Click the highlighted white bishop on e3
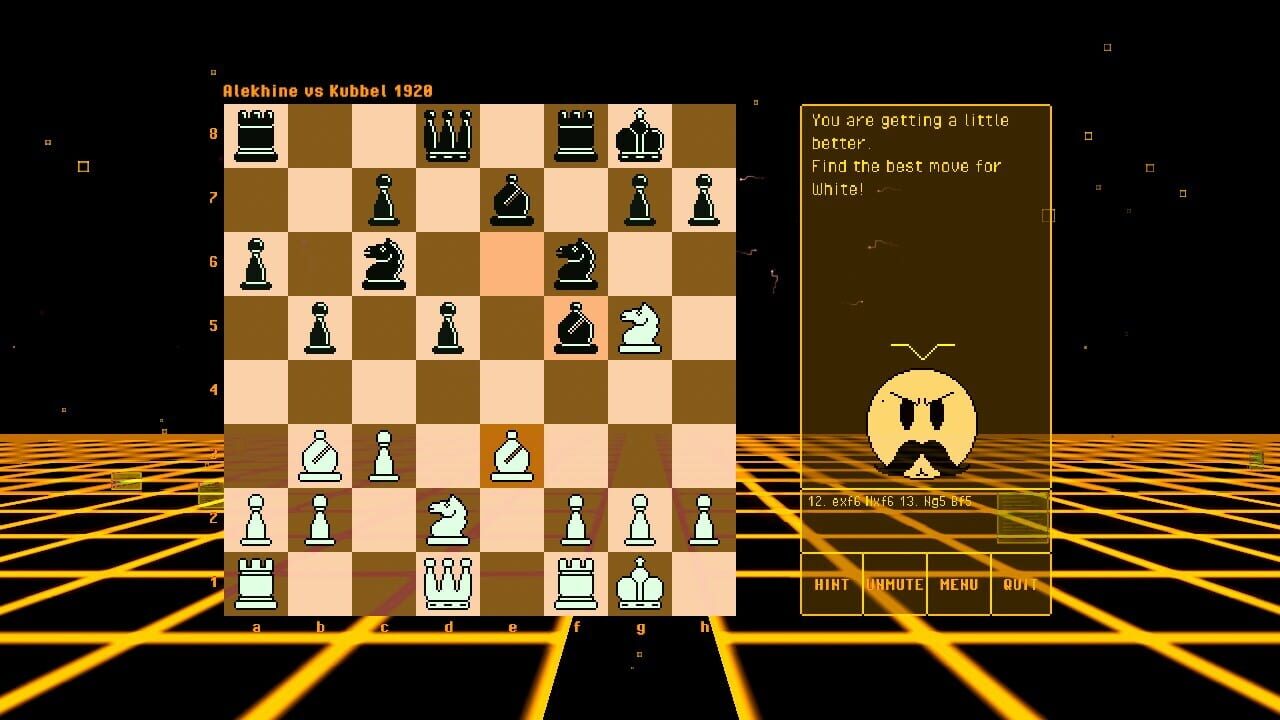This screenshot has height=720, width=1280. click(513, 453)
